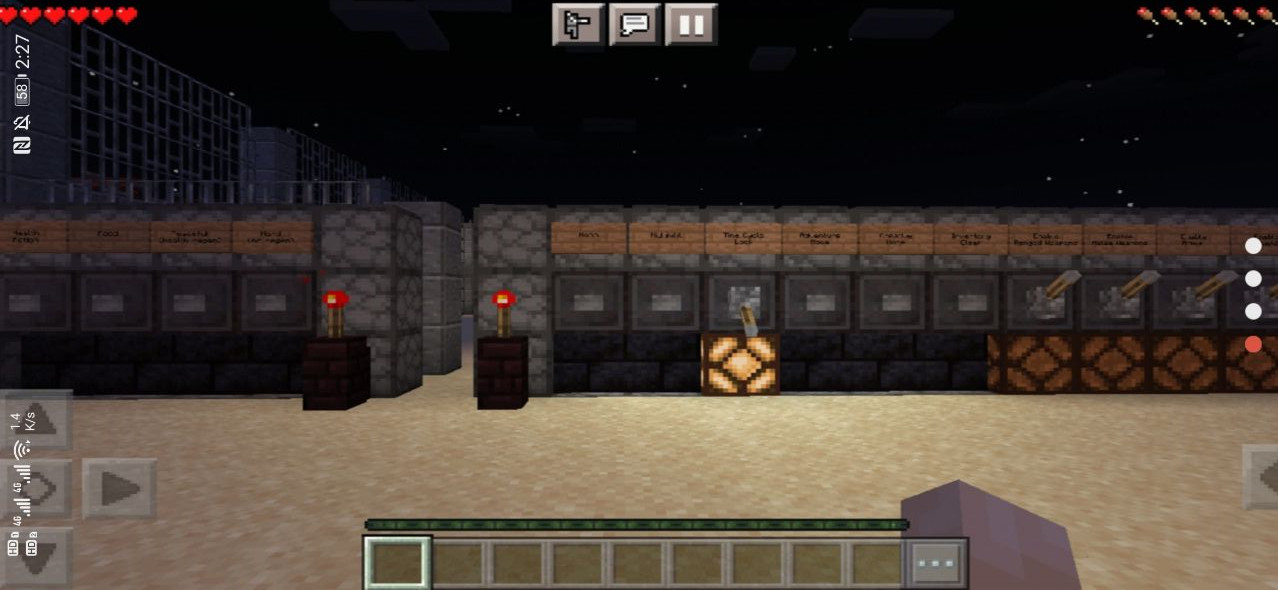Open the chat window

(x=635, y=25)
